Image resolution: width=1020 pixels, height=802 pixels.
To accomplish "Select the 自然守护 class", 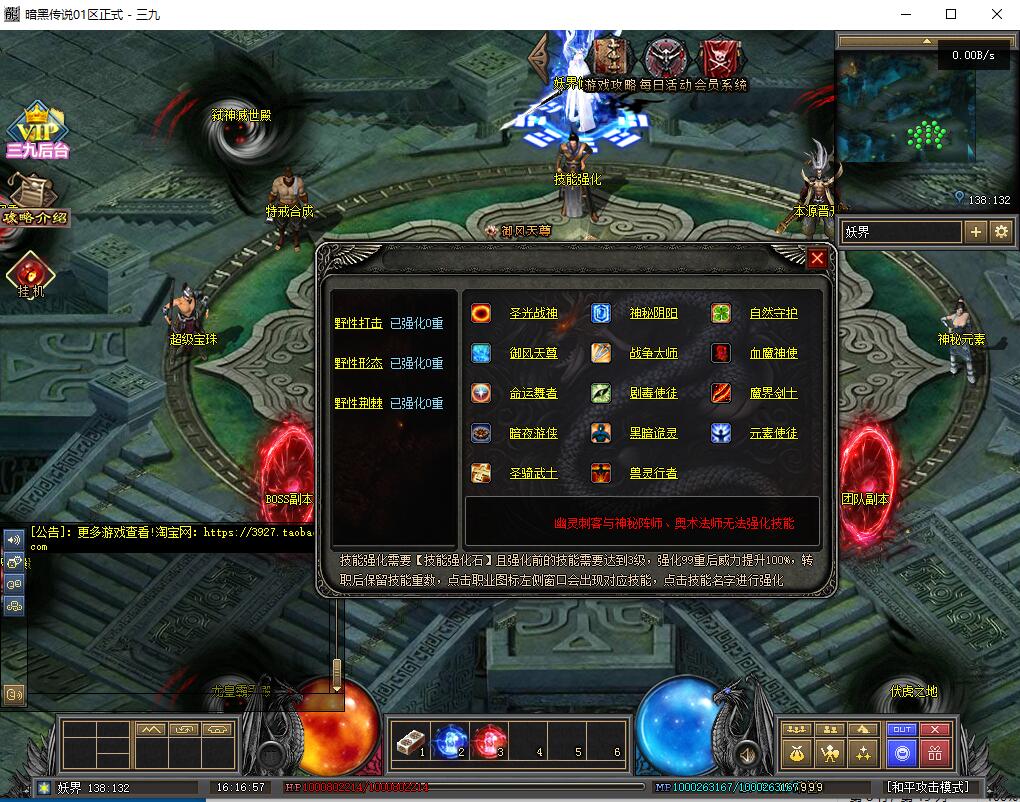I will 773,313.
